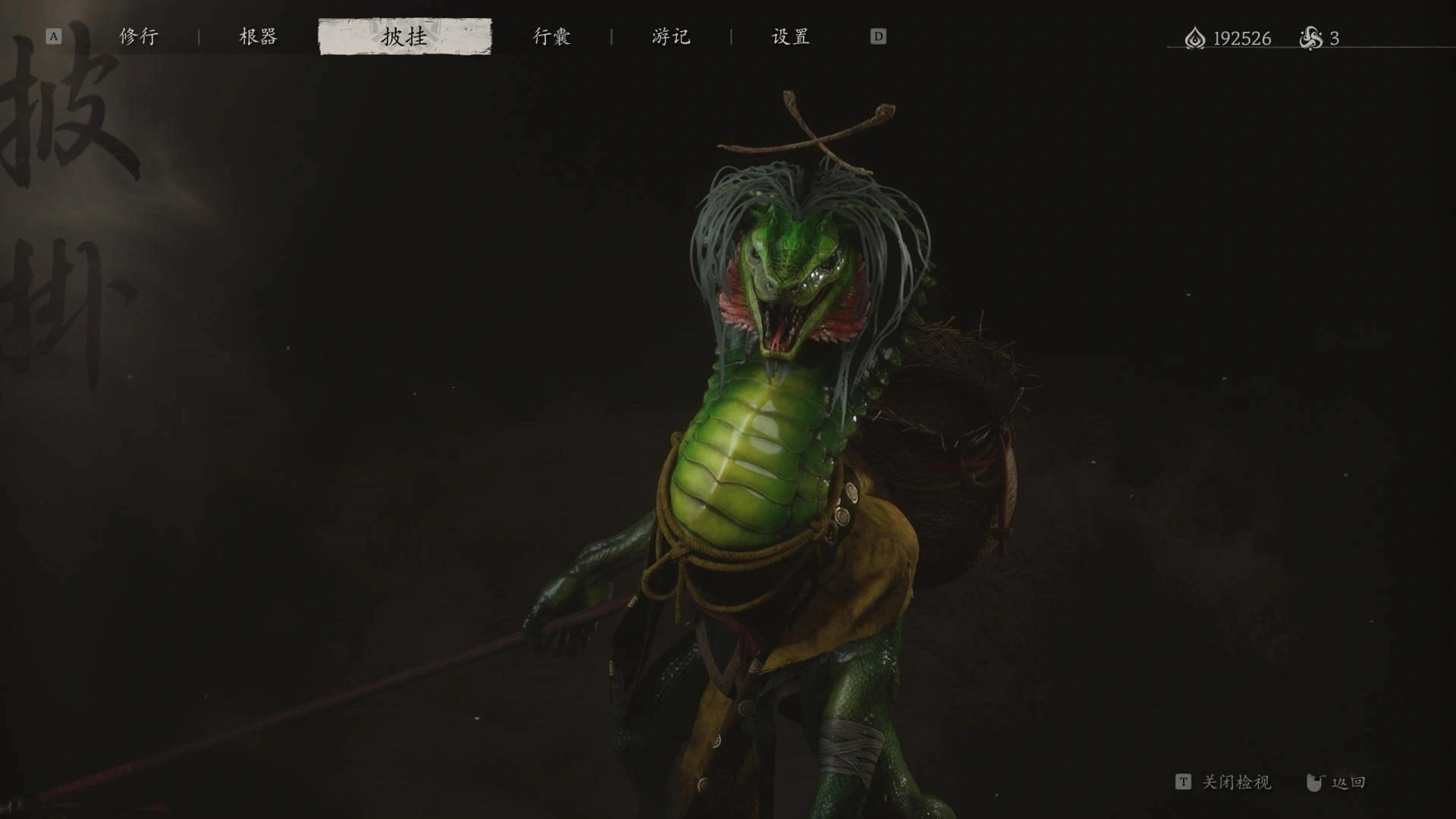Click 关闭检视 to close inspection
The image size is (1456, 819).
coord(1235,782)
